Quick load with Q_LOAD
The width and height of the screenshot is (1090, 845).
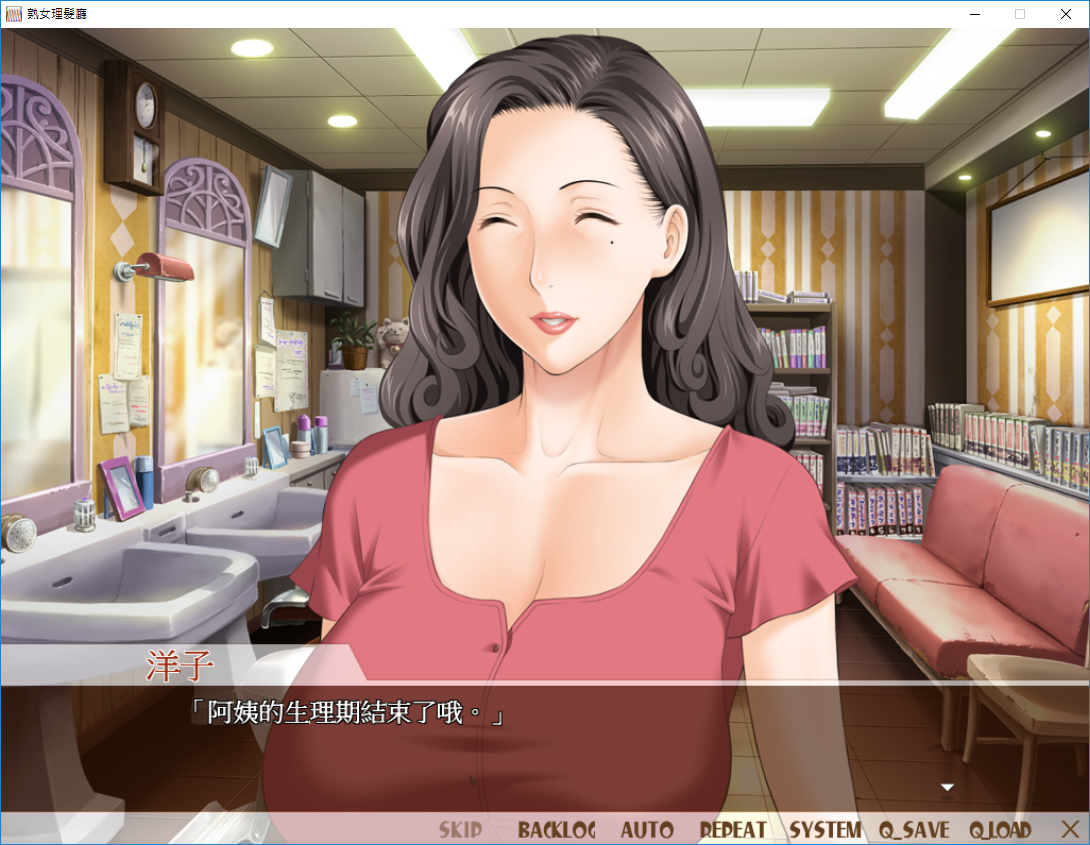pos(999,830)
